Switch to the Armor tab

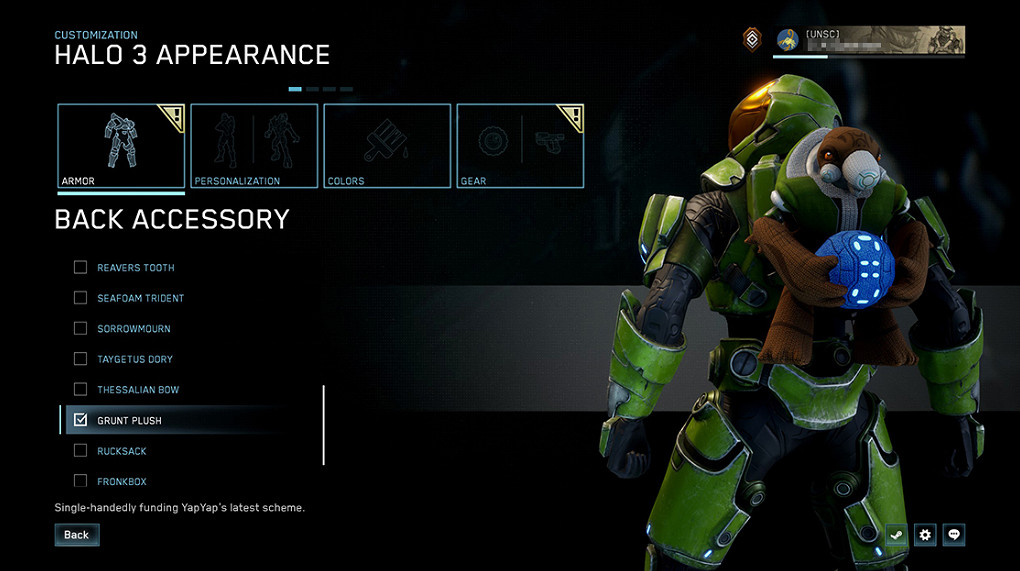(x=121, y=146)
